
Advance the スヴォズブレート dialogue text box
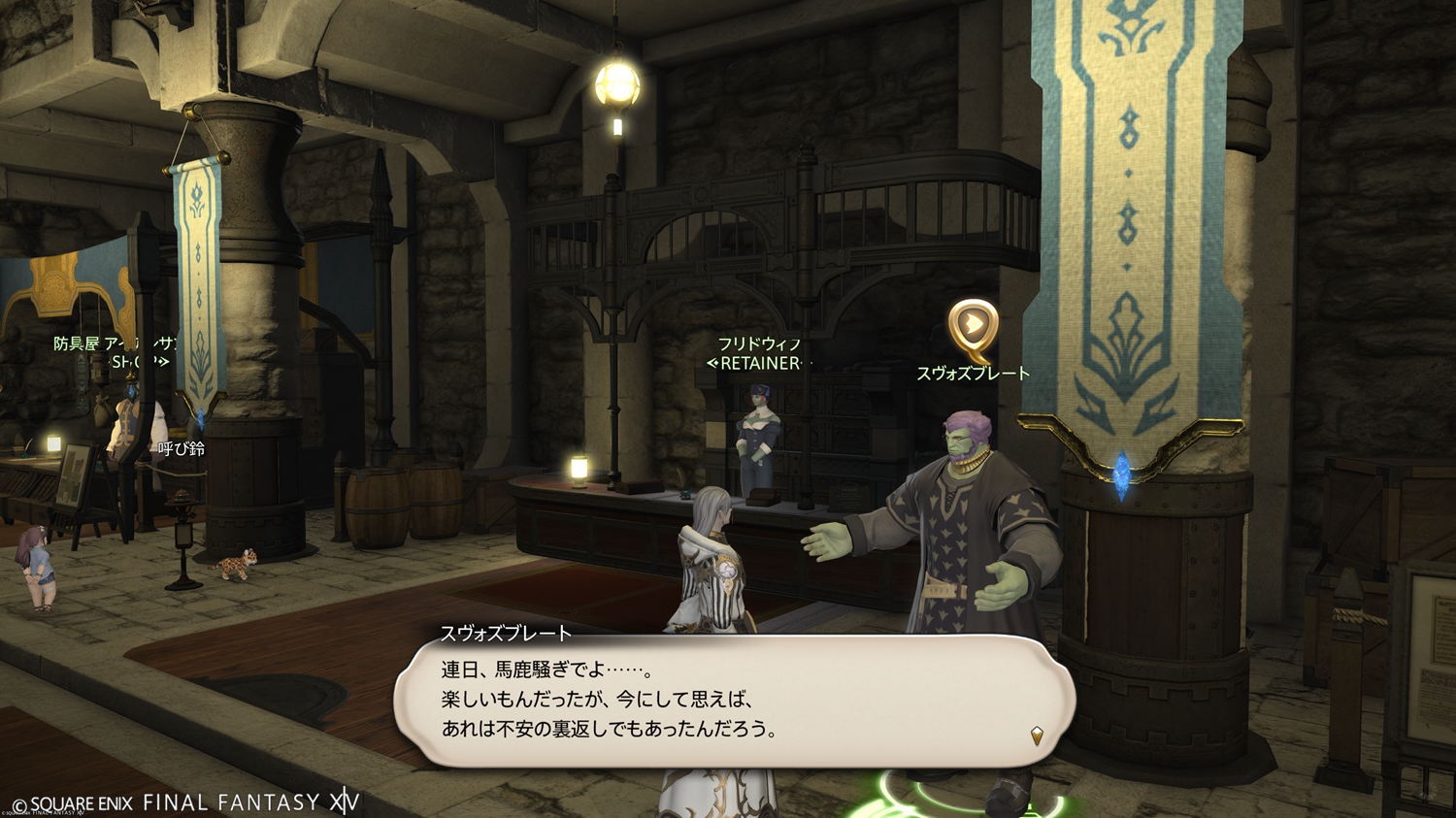tap(734, 701)
